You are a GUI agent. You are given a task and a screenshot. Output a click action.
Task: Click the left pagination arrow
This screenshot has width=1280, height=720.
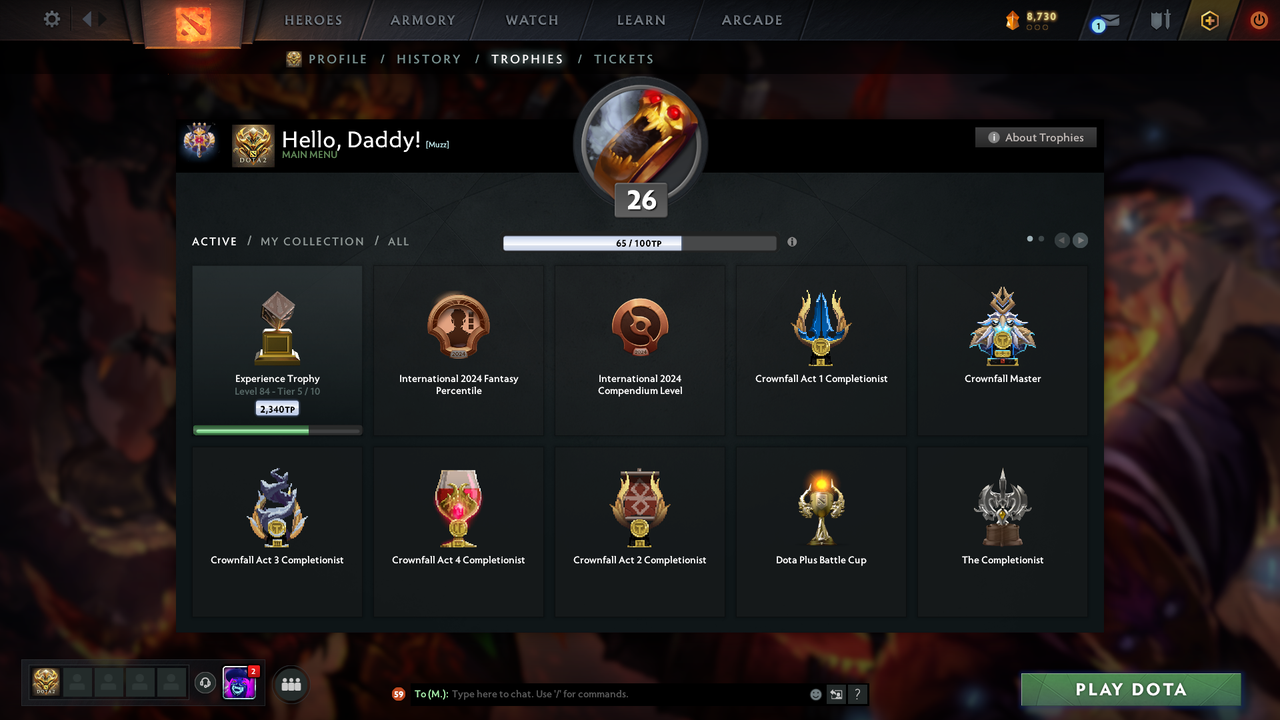coord(1062,240)
